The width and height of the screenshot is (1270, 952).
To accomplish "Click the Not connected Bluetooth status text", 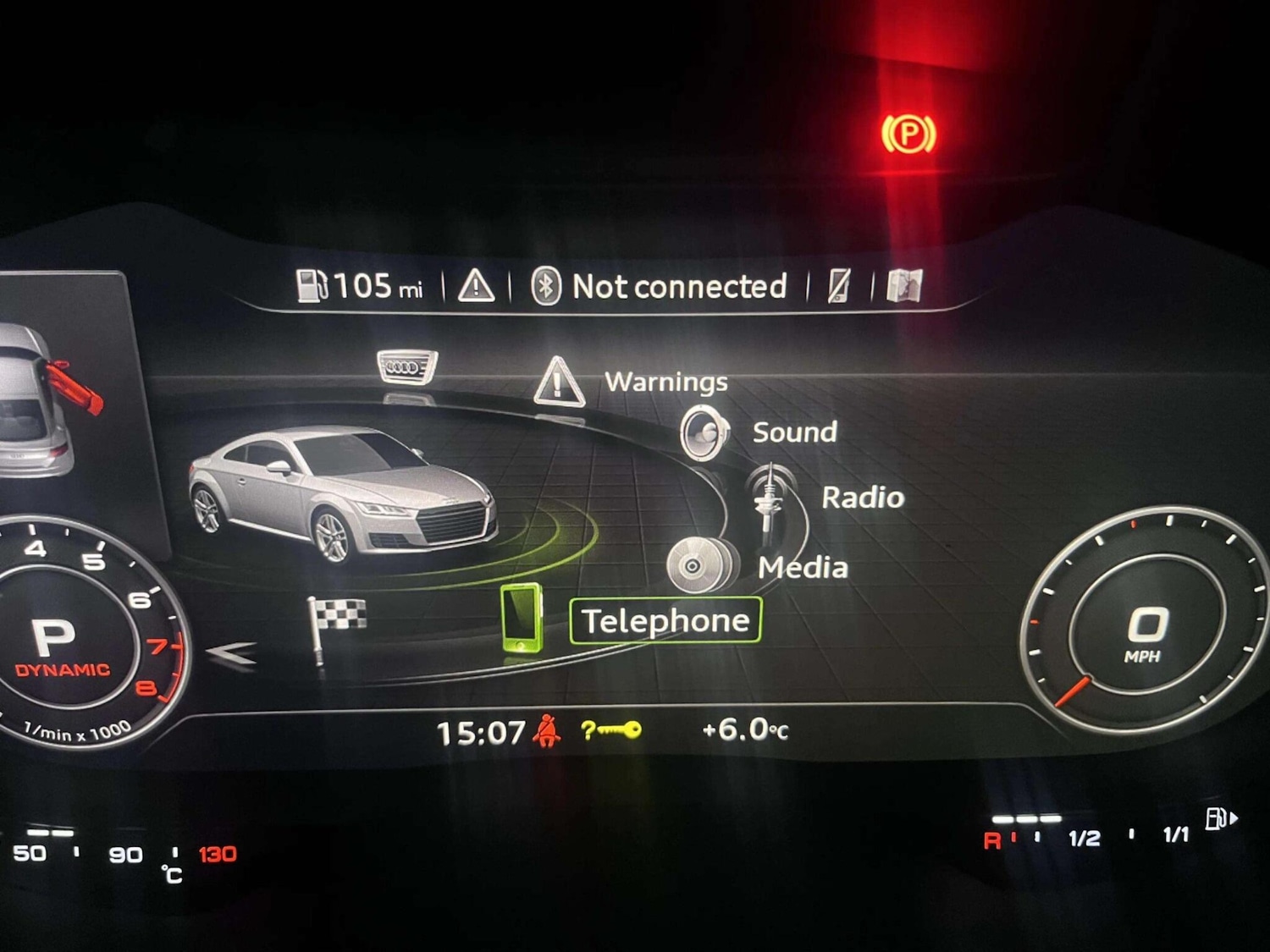I will [678, 287].
